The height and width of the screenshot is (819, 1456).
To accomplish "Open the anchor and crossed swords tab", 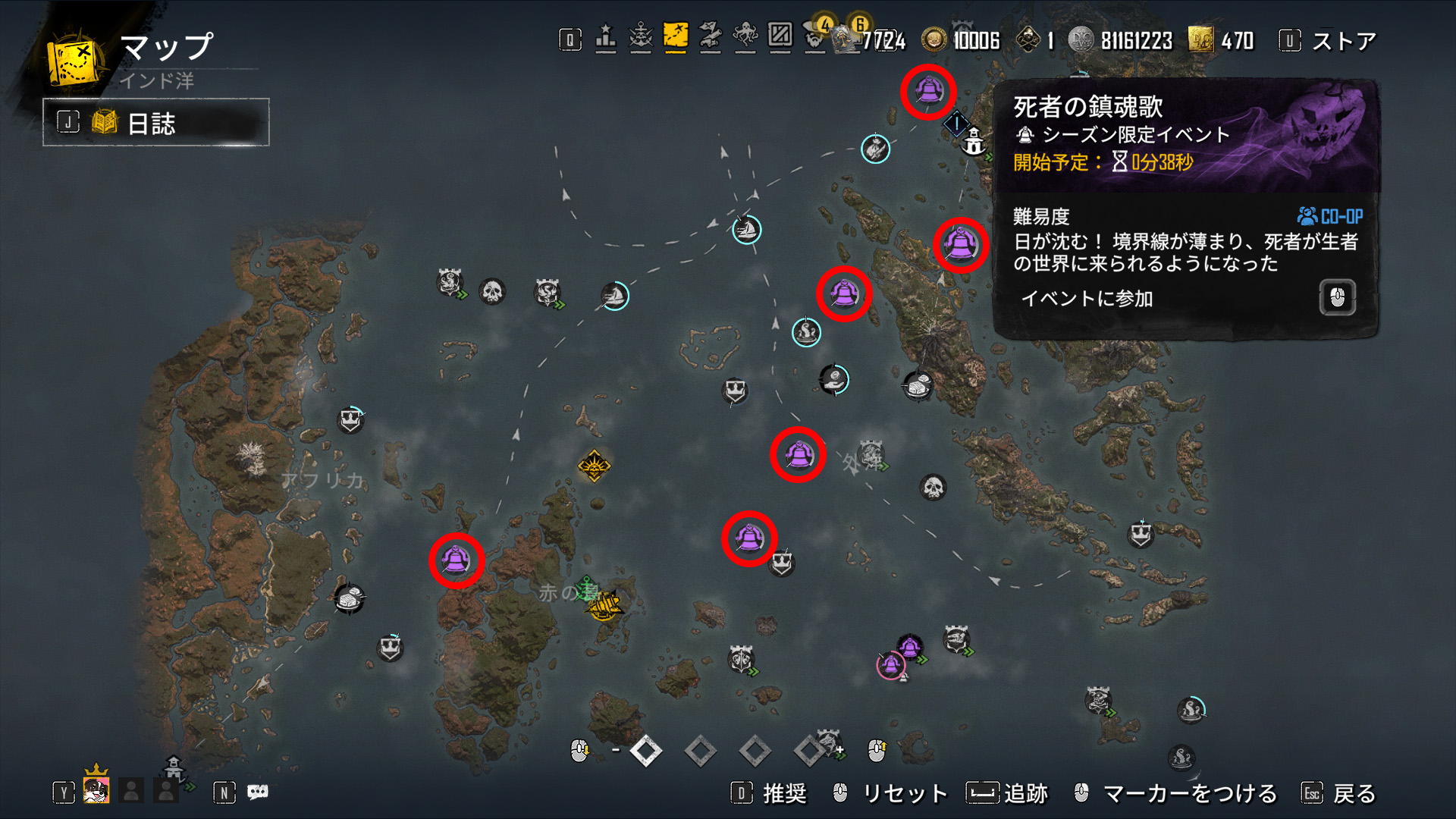I will 641,36.
